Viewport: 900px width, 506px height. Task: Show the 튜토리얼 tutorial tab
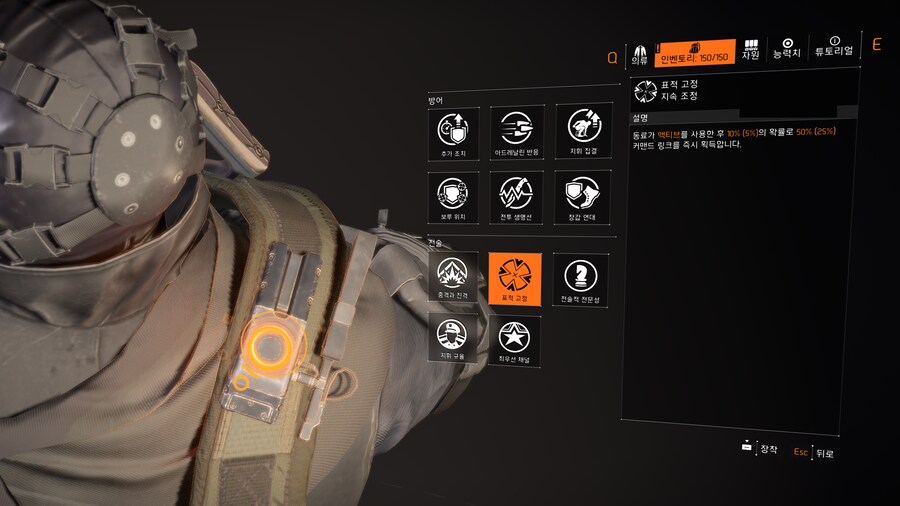click(x=834, y=47)
